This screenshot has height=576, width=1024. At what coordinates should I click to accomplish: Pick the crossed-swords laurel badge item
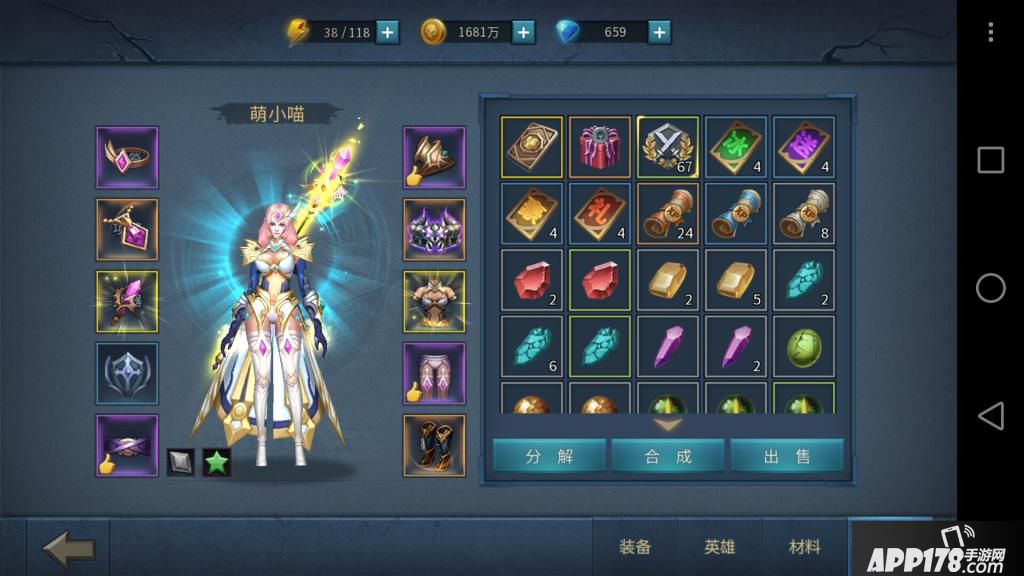click(668, 147)
